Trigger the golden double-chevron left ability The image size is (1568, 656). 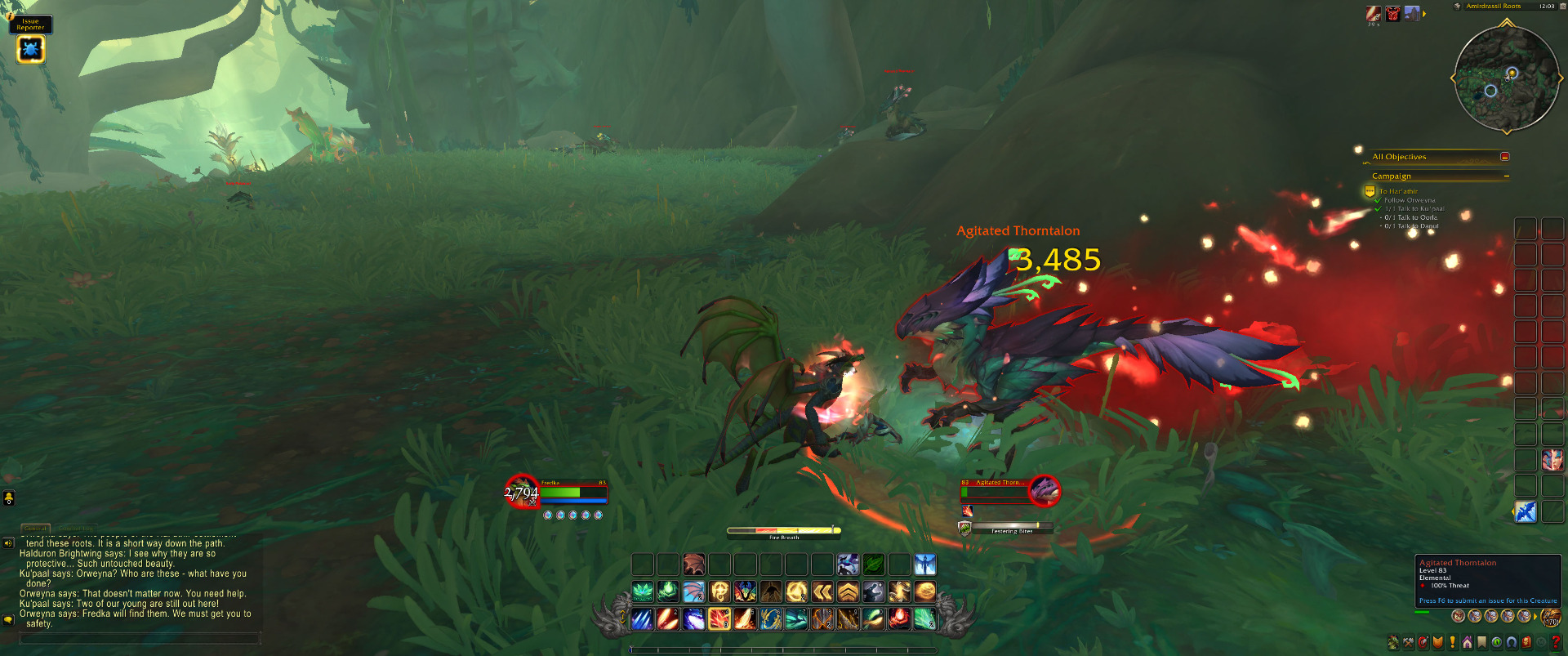click(x=822, y=591)
